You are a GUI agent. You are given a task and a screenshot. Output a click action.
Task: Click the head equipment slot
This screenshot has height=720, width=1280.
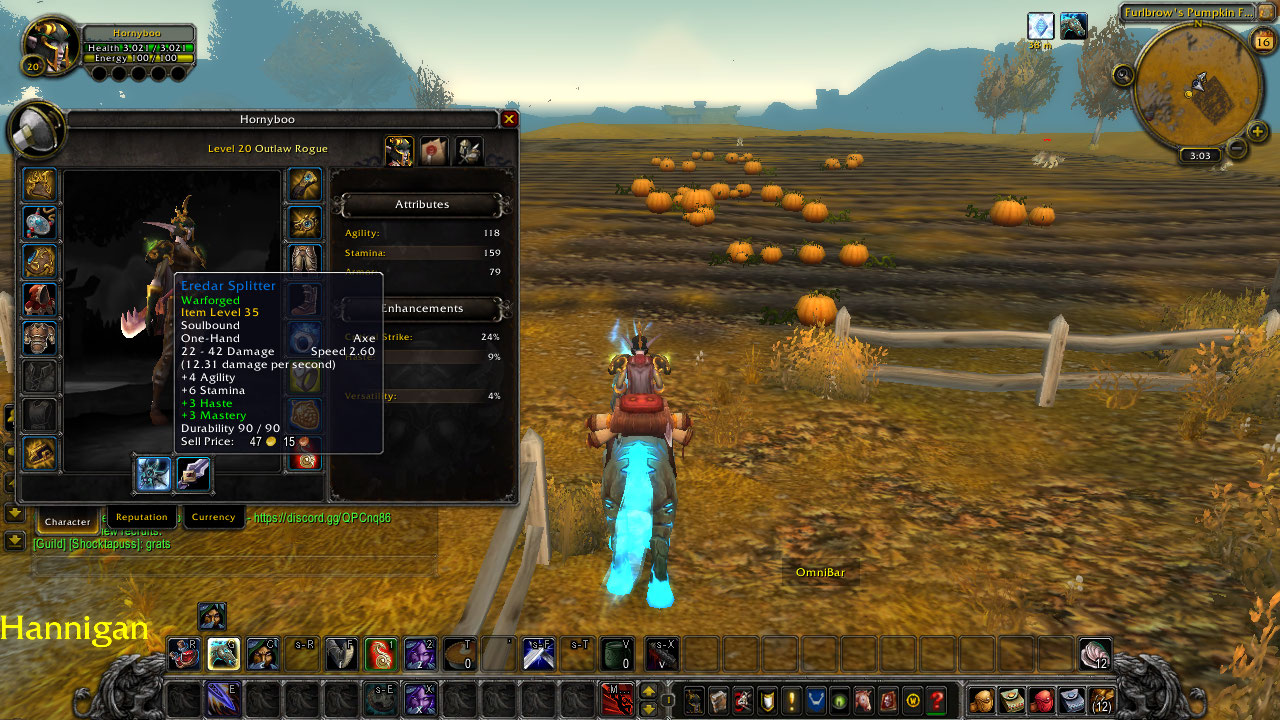(41, 185)
